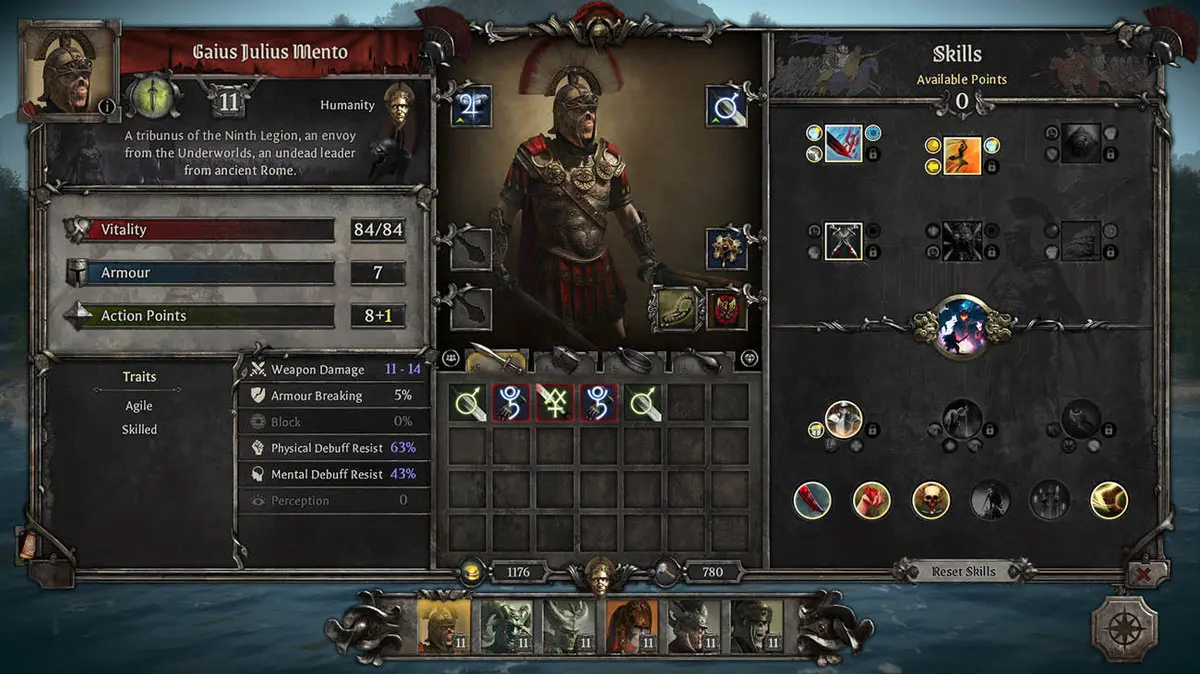Select the Jupiter symbol equipment slot
Image resolution: width=1200 pixels, height=674 pixels.
[x=470, y=106]
